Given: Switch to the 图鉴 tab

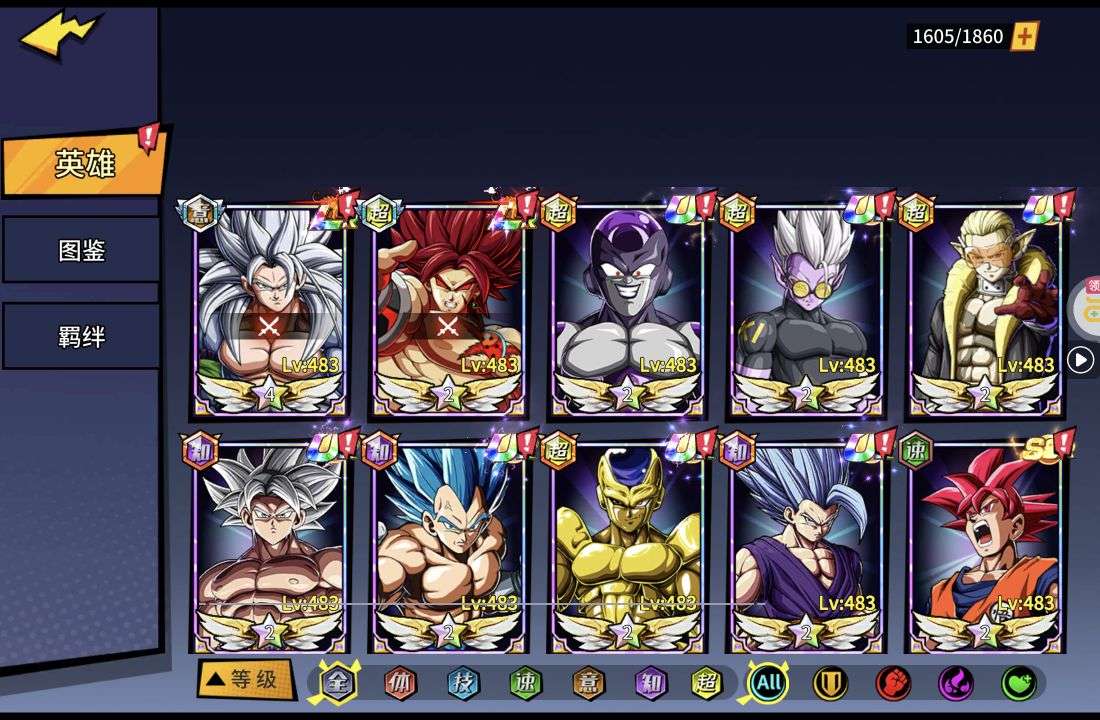Looking at the screenshot, I should click(x=81, y=250).
